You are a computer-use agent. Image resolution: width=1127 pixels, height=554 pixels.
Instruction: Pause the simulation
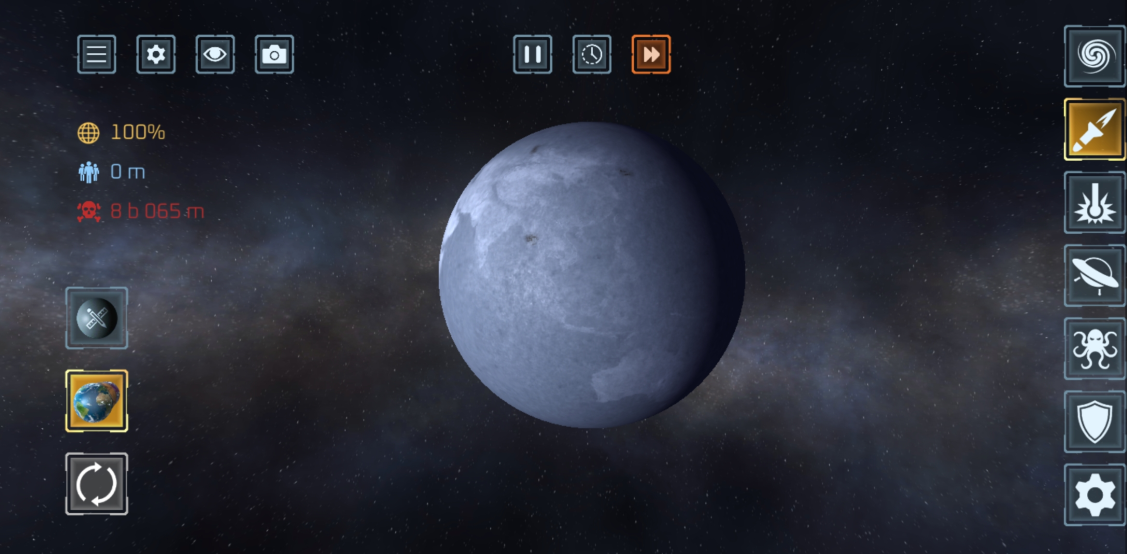[x=533, y=55]
